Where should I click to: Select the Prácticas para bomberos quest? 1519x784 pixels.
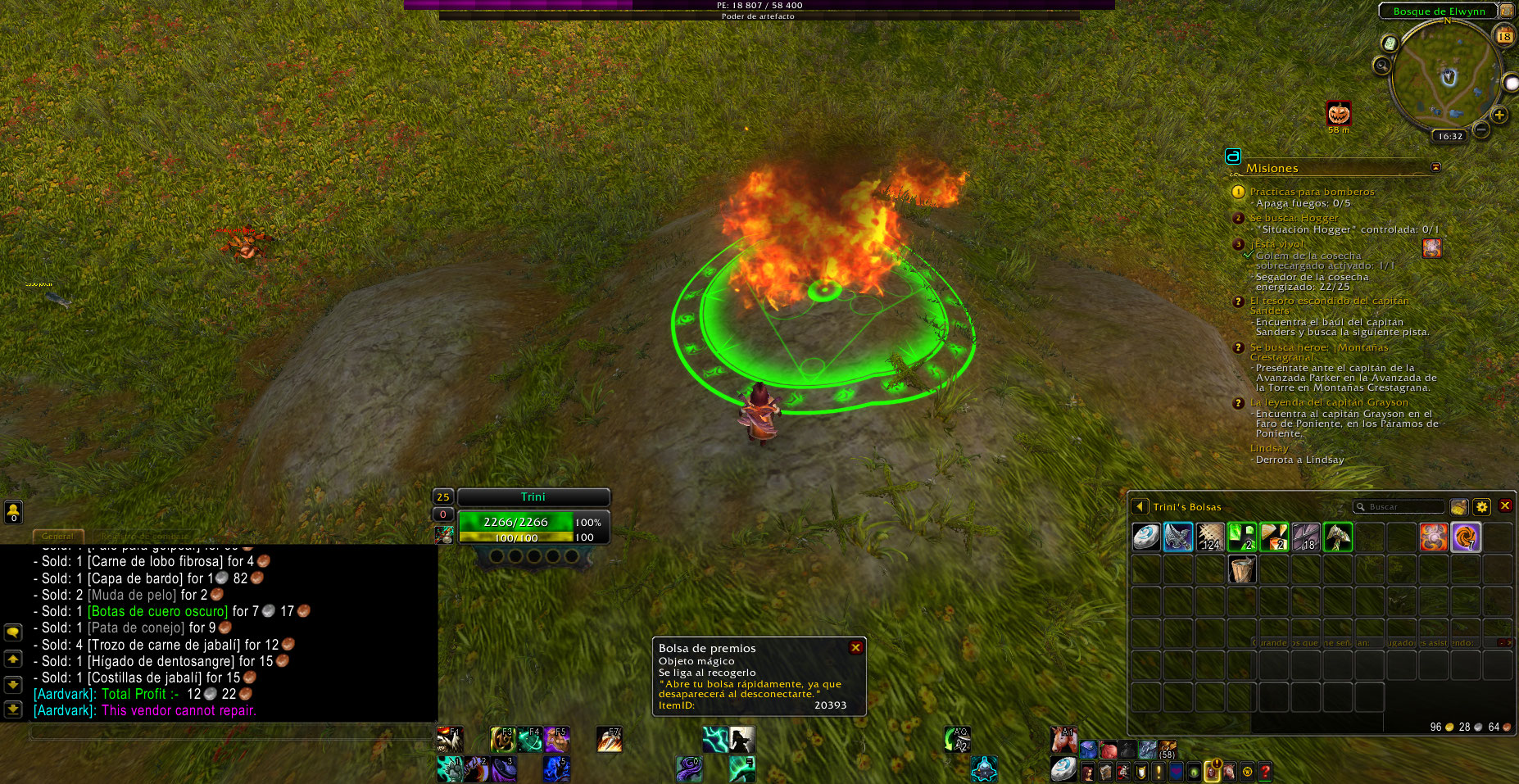pos(1312,192)
